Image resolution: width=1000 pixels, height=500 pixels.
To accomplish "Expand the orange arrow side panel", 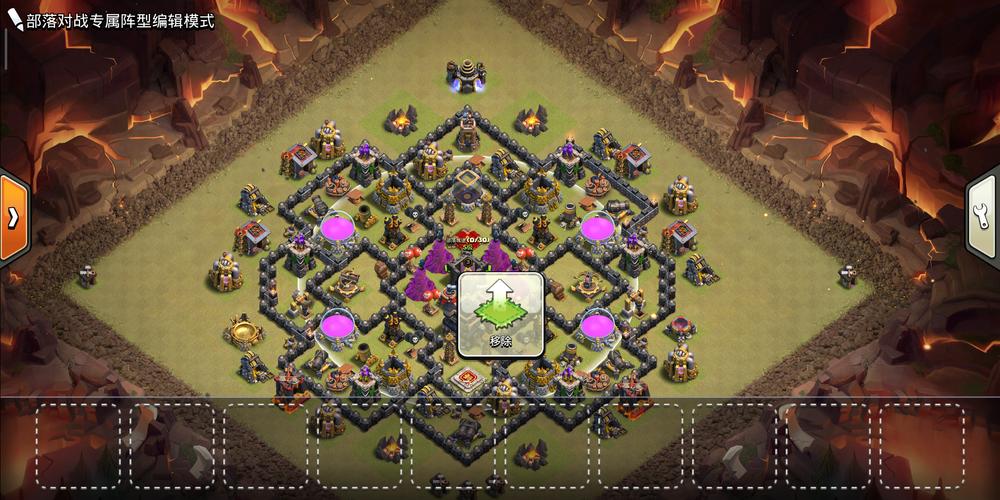I will pyautogui.click(x=12, y=217).
